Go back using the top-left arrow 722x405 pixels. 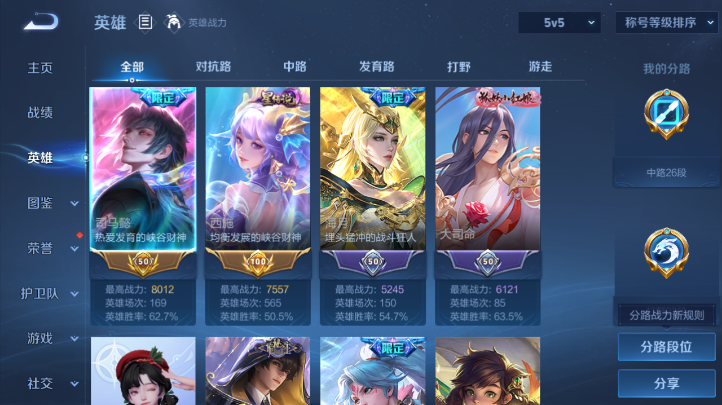[x=43, y=22]
